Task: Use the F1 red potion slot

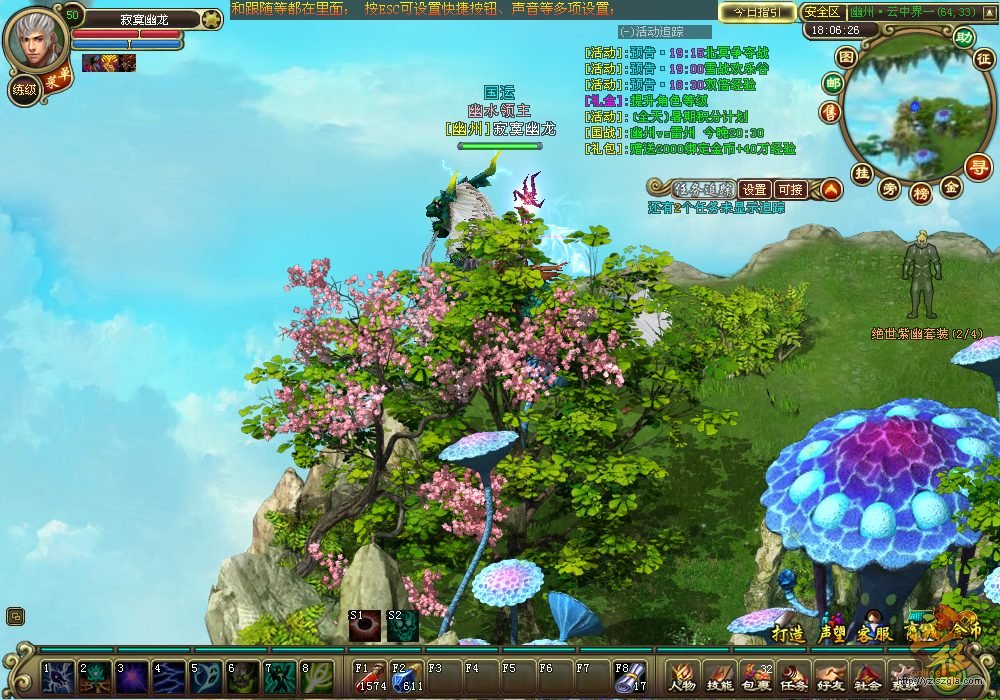Action: pyautogui.click(x=370, y=676)
